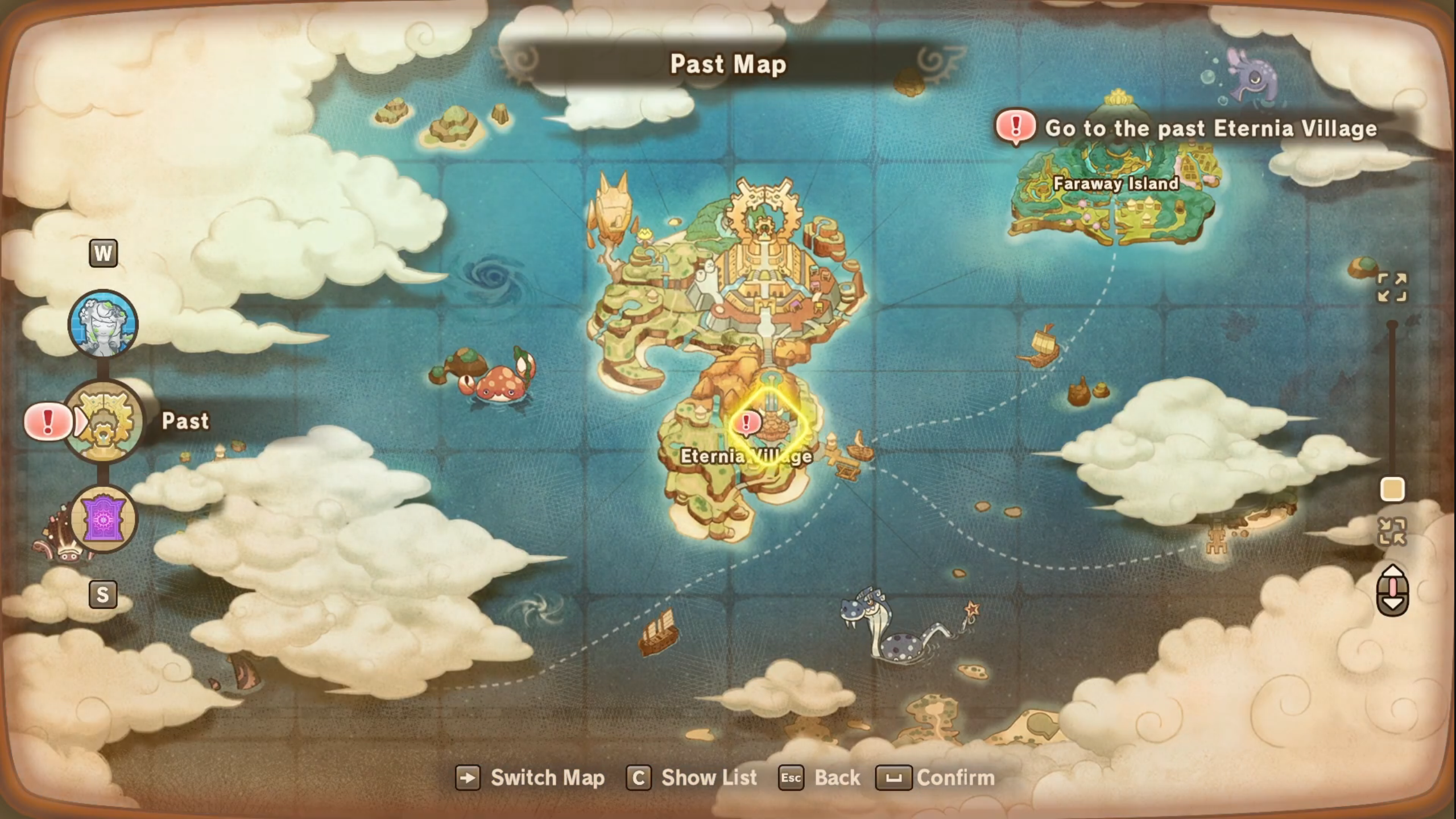Open the 'Go to the past Eternia Village' objective
The image size is (1456, 819).
tap(1210, 129)
